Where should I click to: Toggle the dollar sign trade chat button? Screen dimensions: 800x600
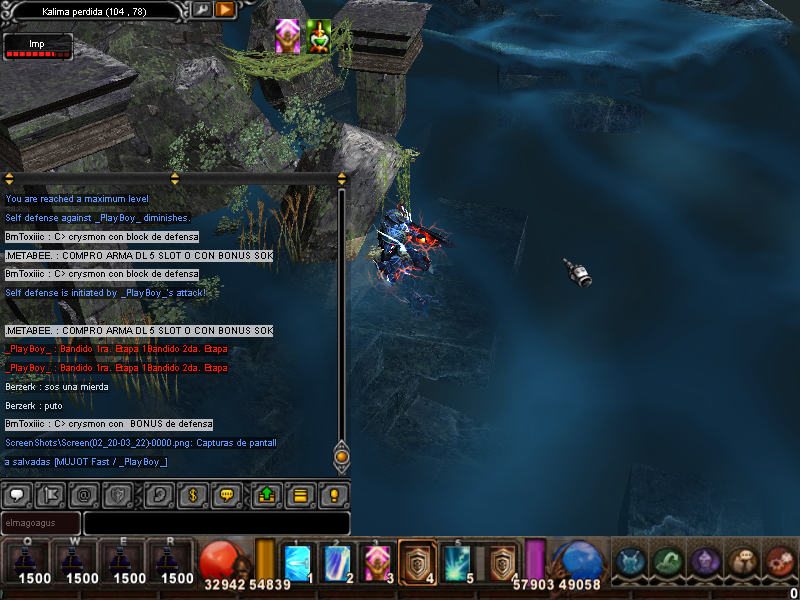pyautogui.click(x=192, y=494)
